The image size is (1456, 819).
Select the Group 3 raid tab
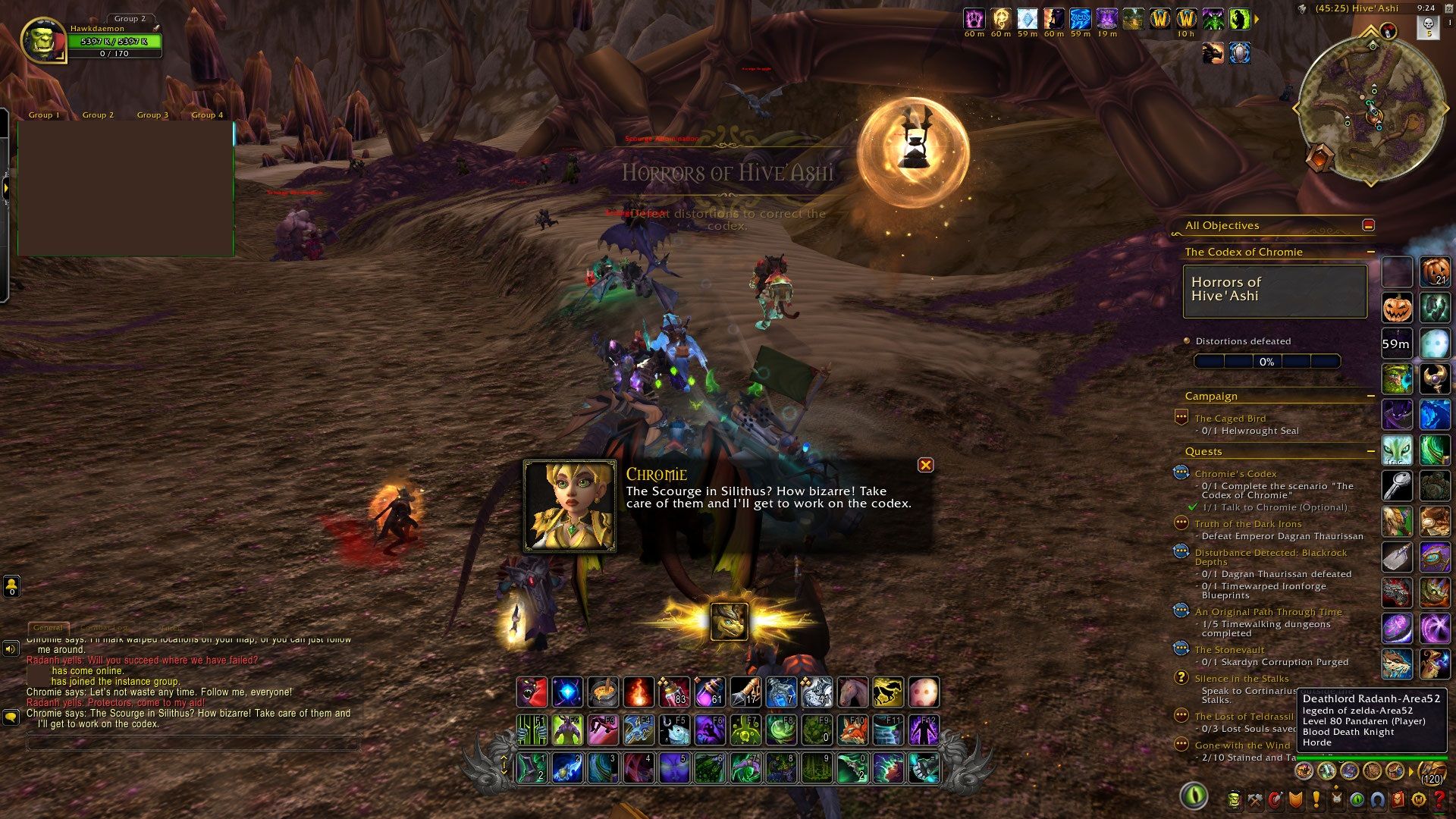[152, 115]
